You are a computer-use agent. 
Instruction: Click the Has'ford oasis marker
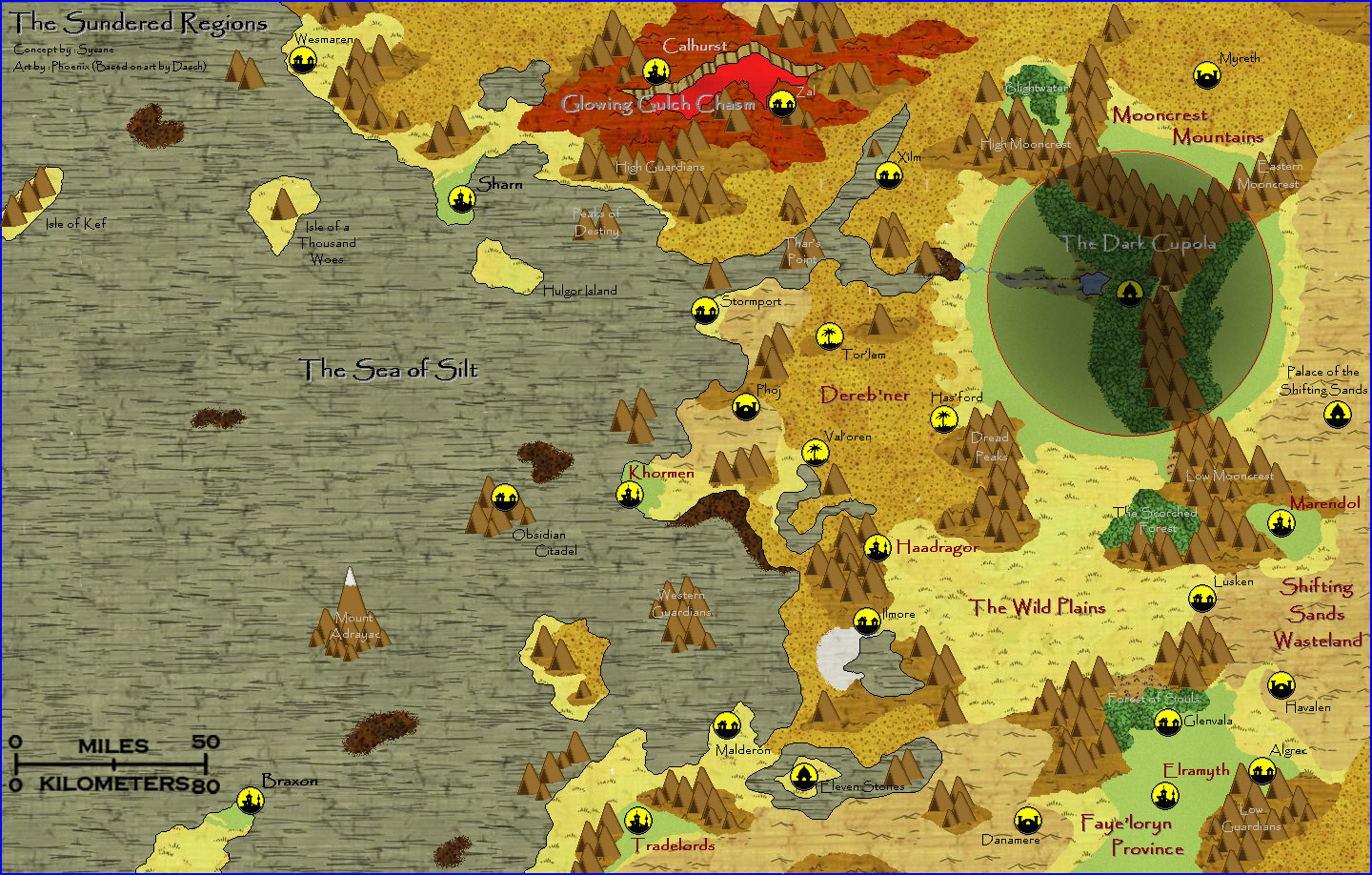coord(943,418)
